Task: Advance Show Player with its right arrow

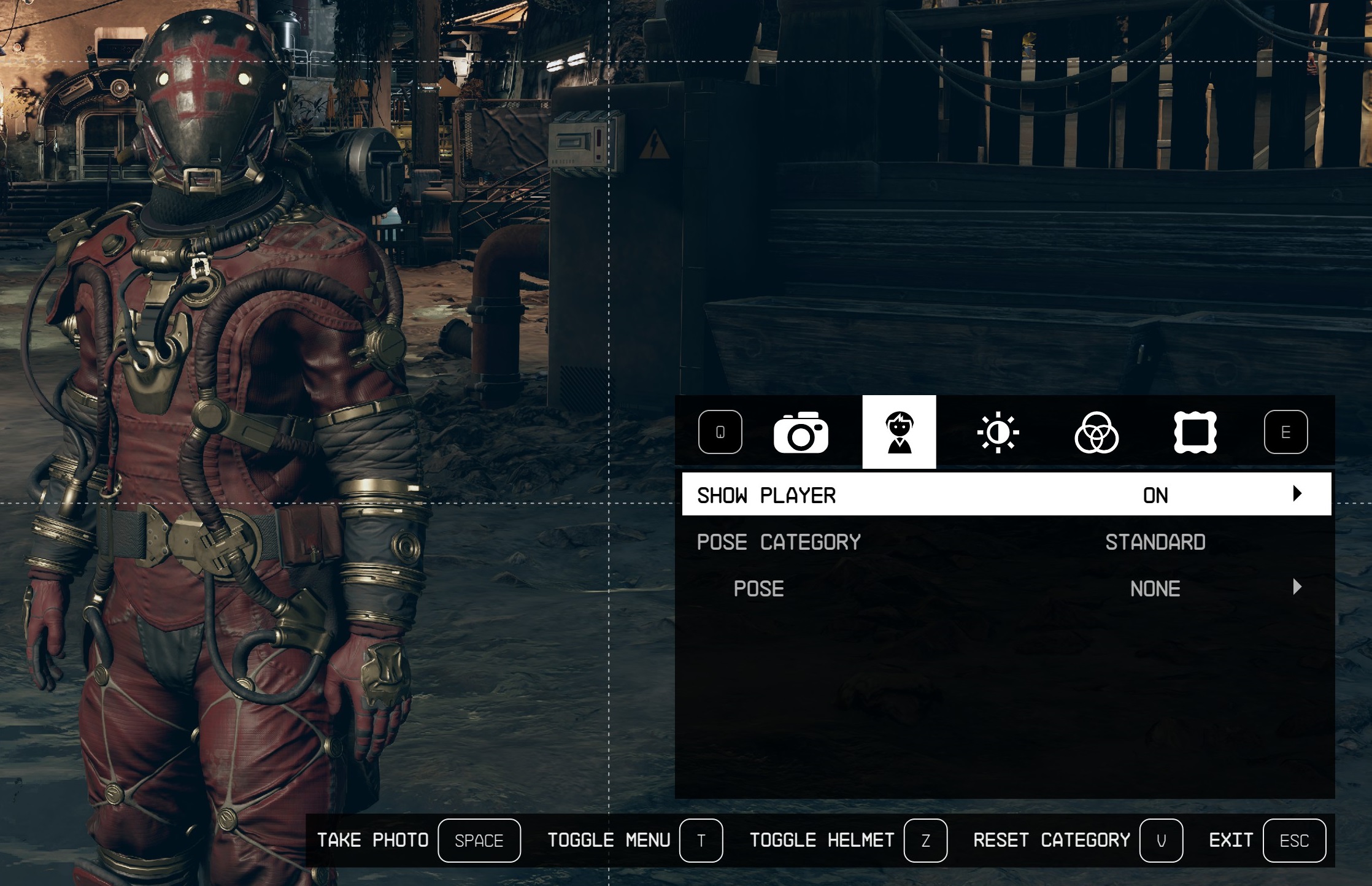Action: click(1297, 494)
